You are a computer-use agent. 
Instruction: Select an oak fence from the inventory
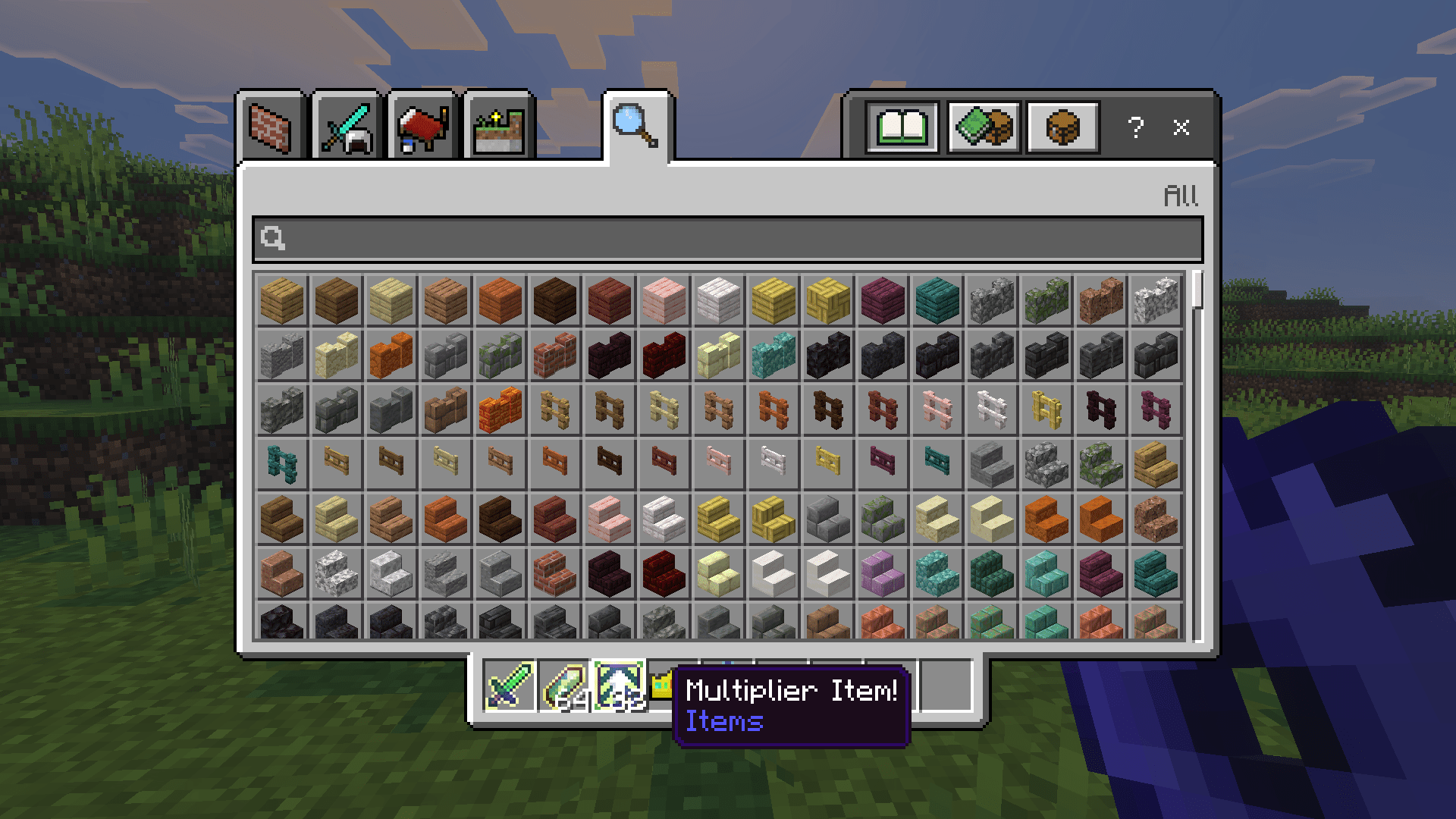[x=554, y=409]
